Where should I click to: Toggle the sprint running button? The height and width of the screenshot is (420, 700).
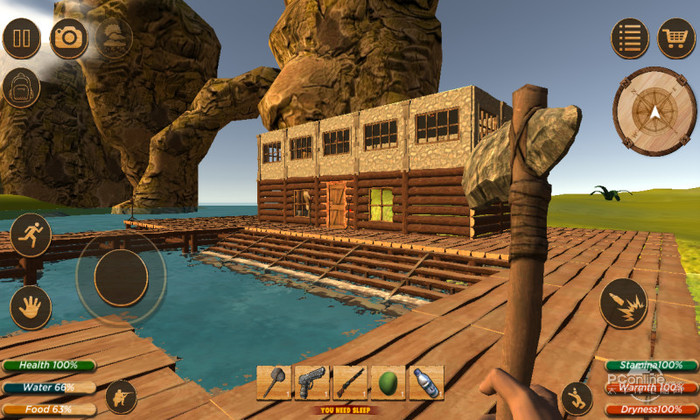point(31,234)
